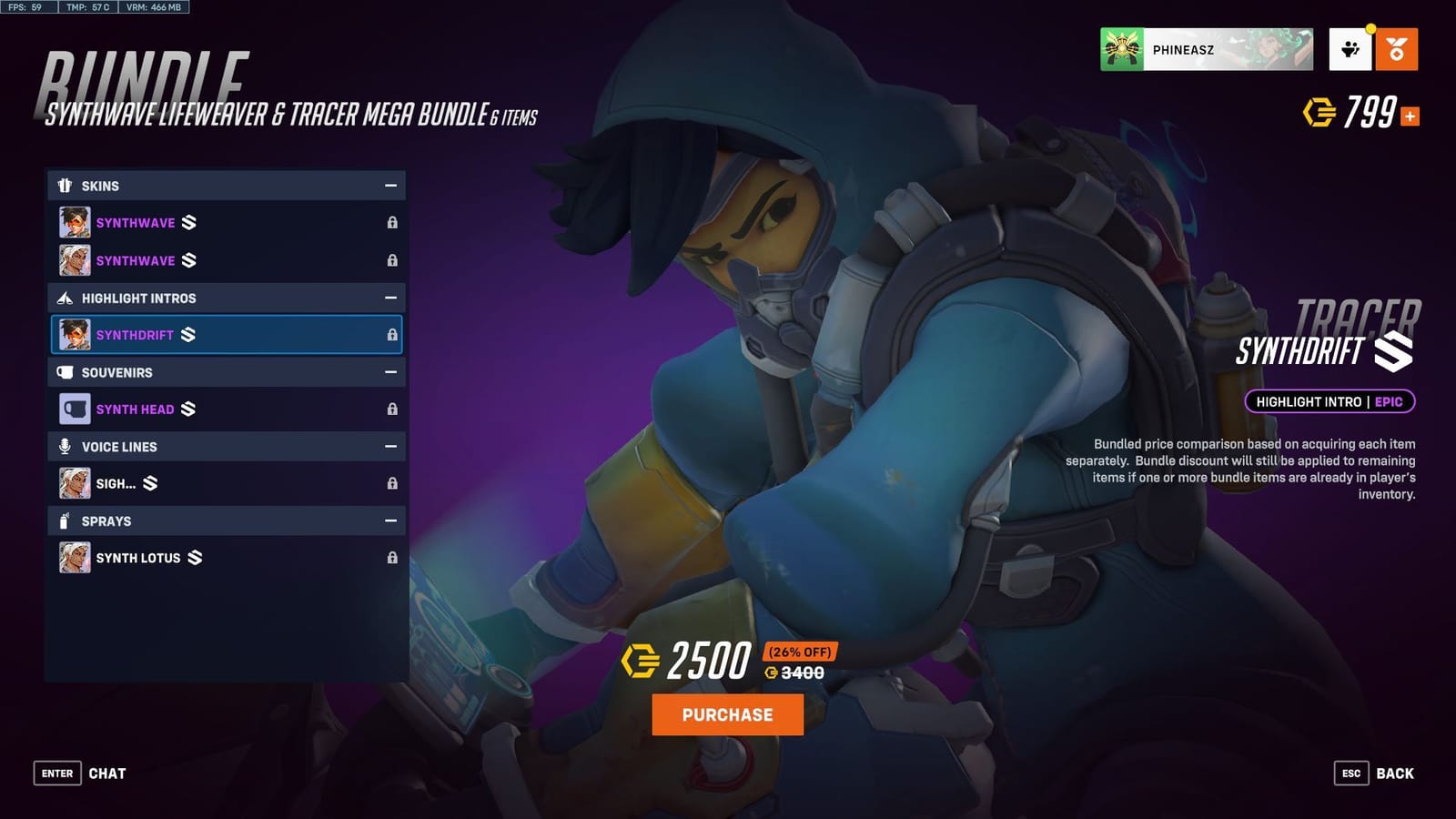Click the PURCHASE button
Viewport: 1456px width, 819px height.
(727, 715)
